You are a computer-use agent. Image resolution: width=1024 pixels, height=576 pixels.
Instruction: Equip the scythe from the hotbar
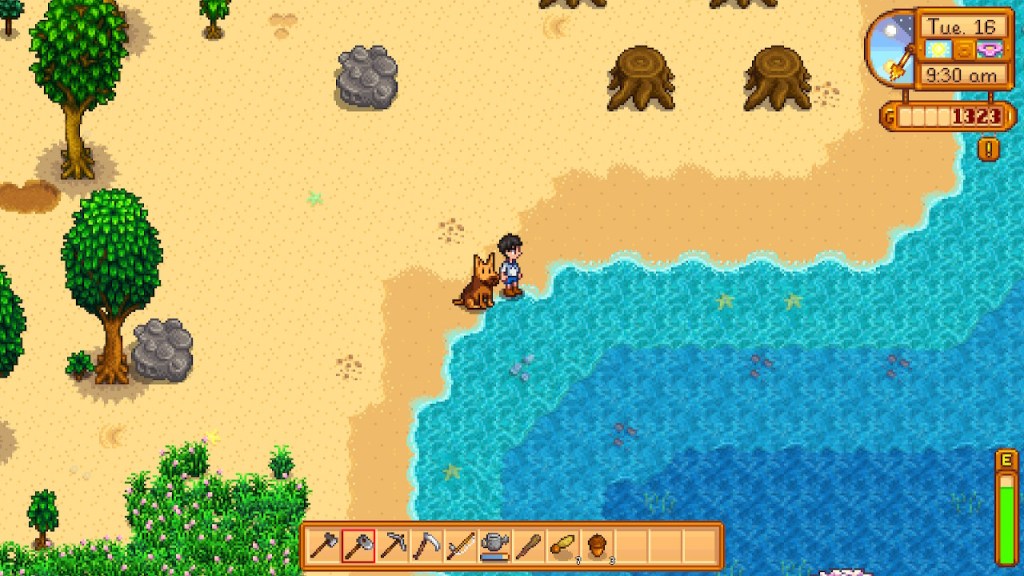tap(426, 546)
